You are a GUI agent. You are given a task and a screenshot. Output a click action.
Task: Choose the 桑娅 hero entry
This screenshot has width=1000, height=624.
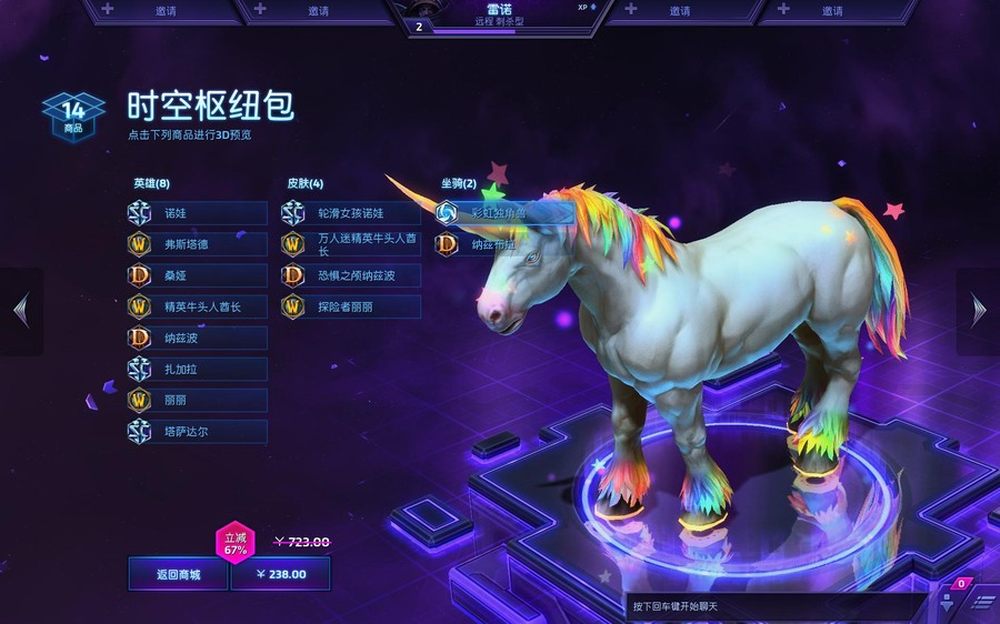pyautogui.click(x=198, y=275)
